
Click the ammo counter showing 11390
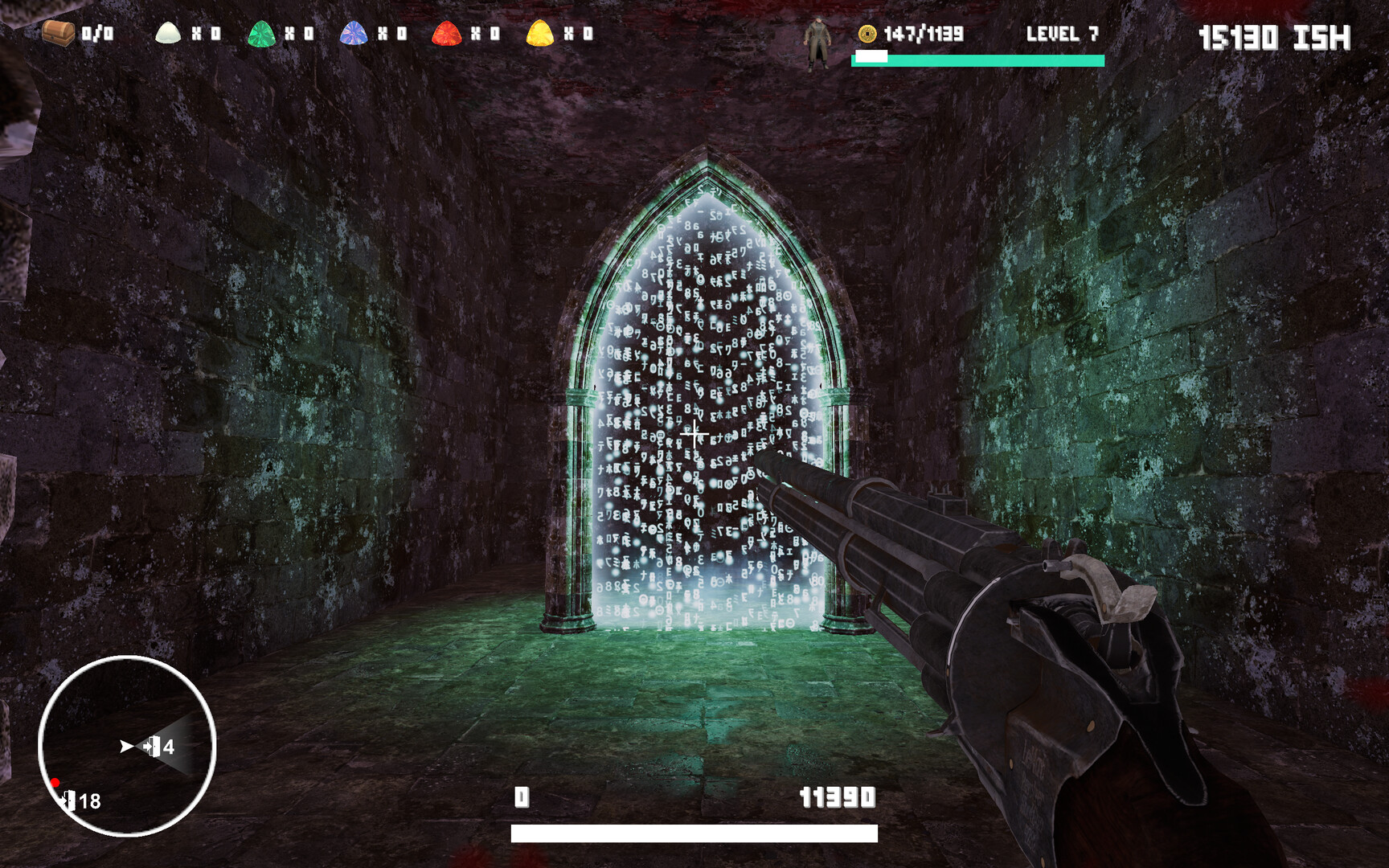(837, 798)
